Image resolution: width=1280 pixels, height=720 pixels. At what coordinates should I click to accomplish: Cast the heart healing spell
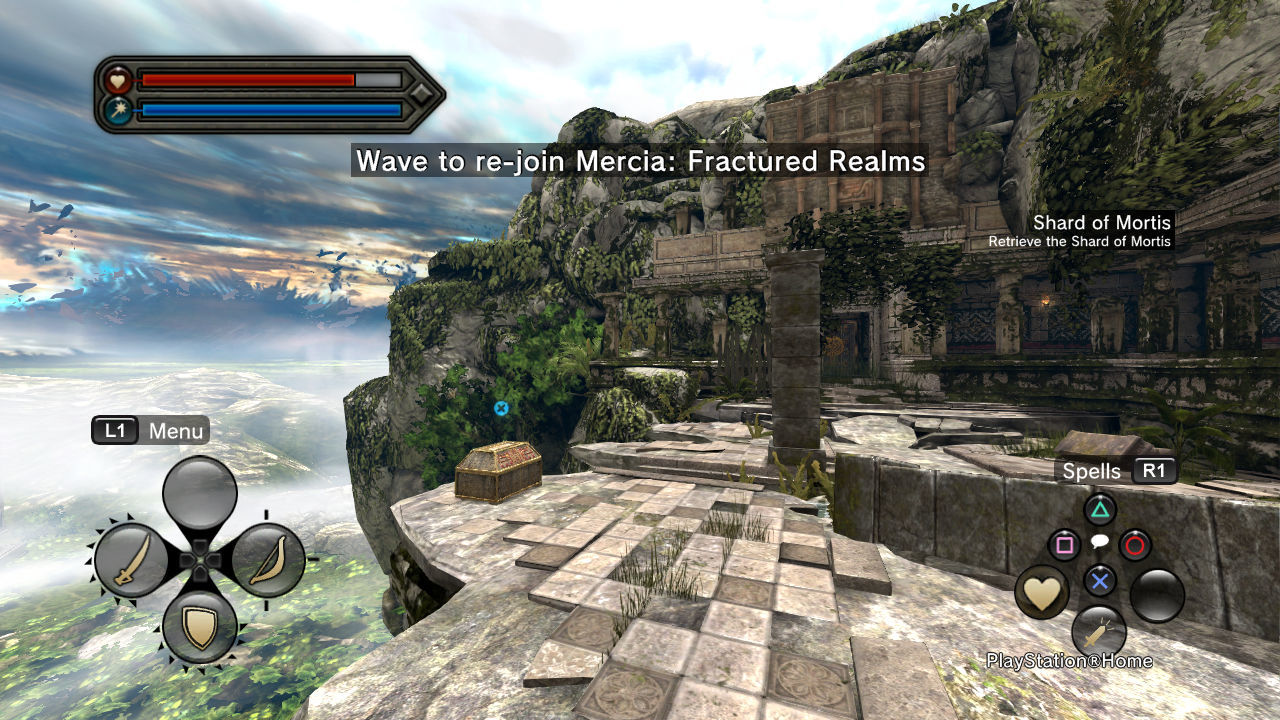[x=1042, y=593]
